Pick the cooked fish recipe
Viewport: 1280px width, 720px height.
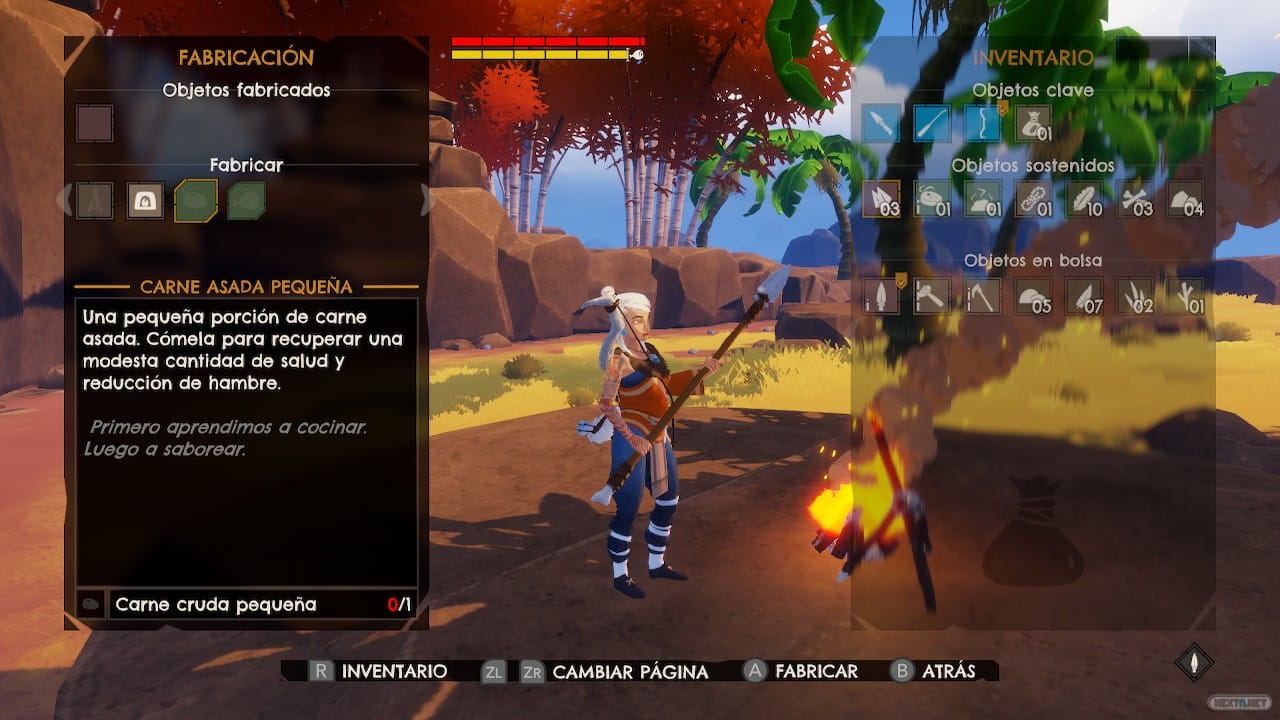click(x=246, y=201)
